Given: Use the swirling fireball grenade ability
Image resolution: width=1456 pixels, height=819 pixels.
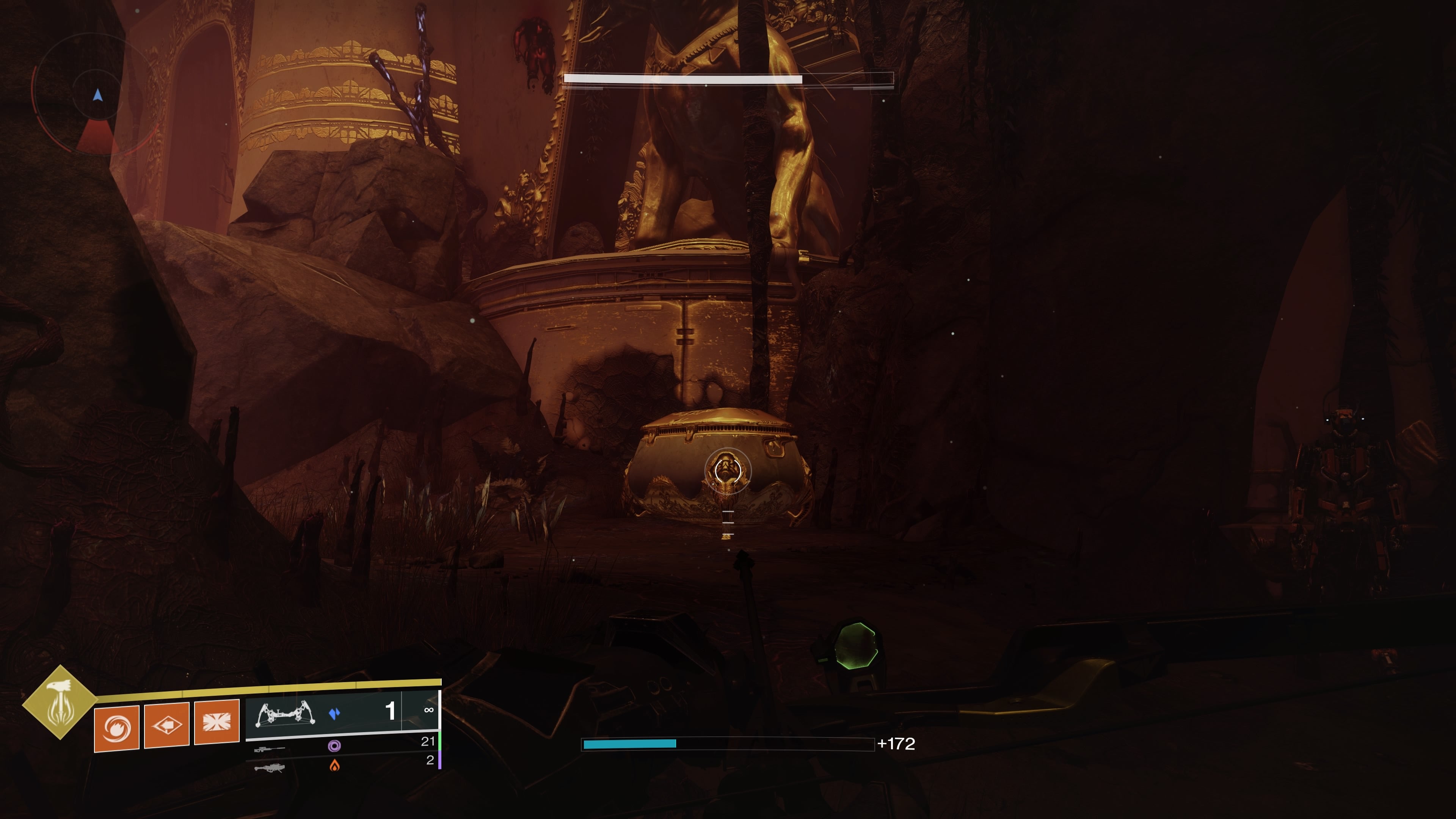Looking at the screenshot, I should click(x=116, y=728).
